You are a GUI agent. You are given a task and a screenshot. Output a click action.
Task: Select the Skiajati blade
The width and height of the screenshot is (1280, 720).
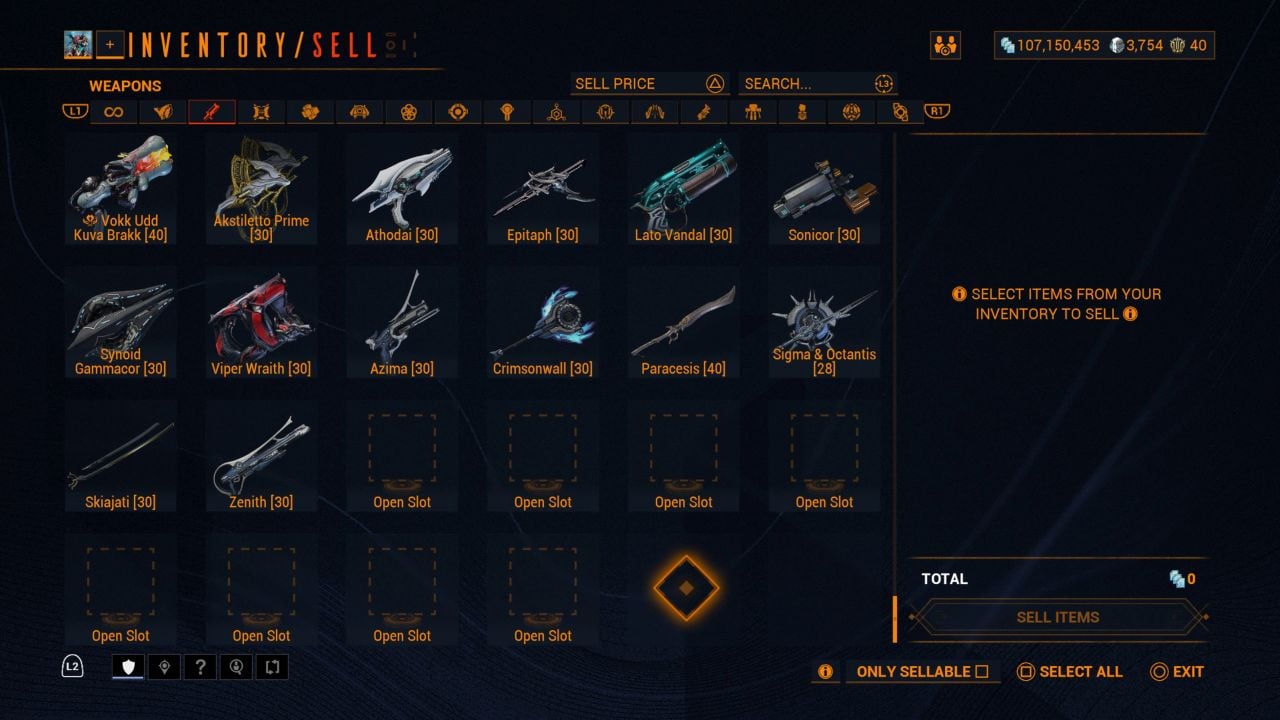[x=121, y=457]
